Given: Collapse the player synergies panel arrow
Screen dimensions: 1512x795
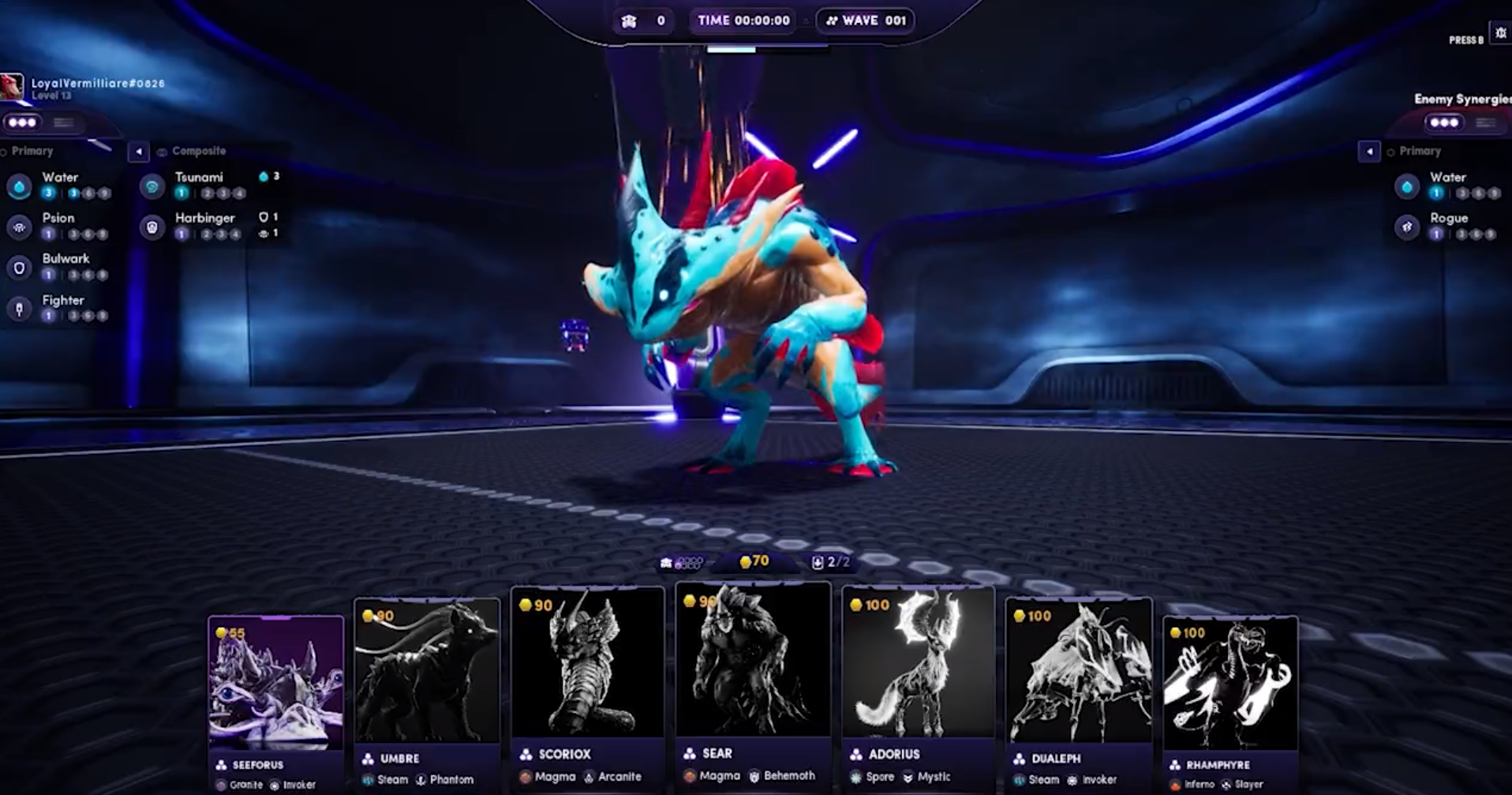Looking at the screenshot, I should pos(138,151).
